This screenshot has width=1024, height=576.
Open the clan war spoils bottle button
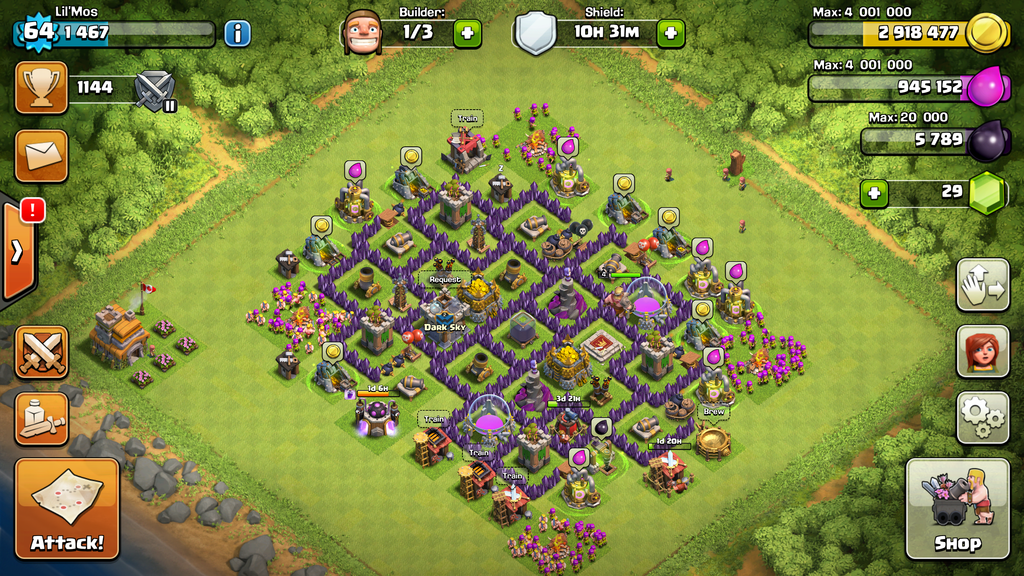[x=42, y=418]
